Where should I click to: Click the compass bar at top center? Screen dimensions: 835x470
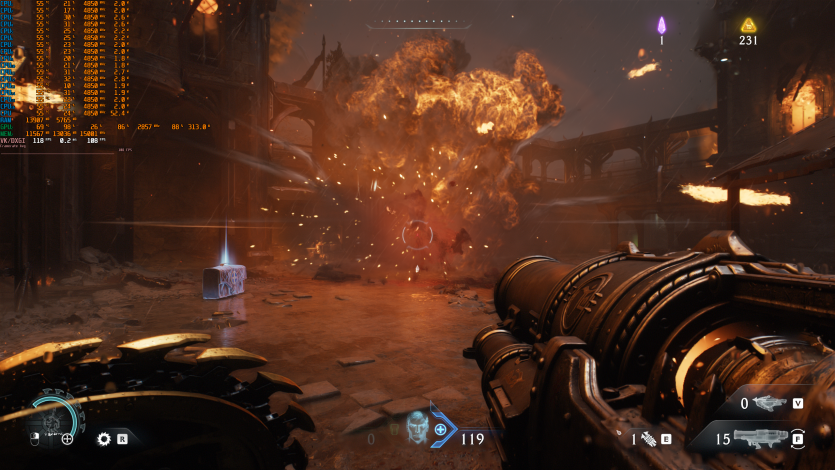coord(416,23)
